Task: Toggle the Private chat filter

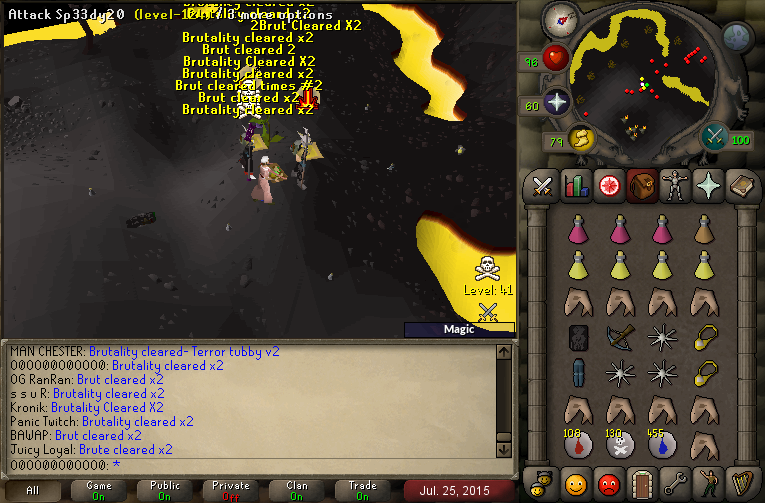Action: [231, 490]
